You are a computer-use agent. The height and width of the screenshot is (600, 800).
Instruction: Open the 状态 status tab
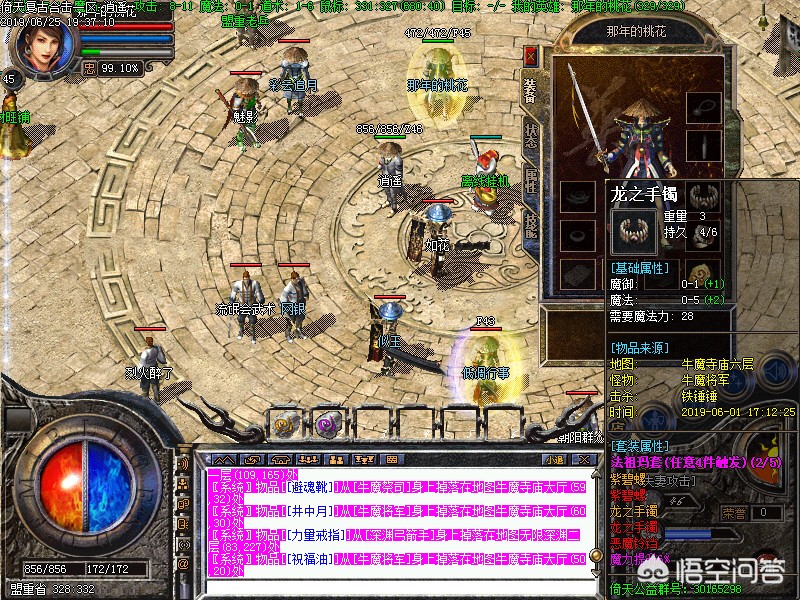point(530,136)
